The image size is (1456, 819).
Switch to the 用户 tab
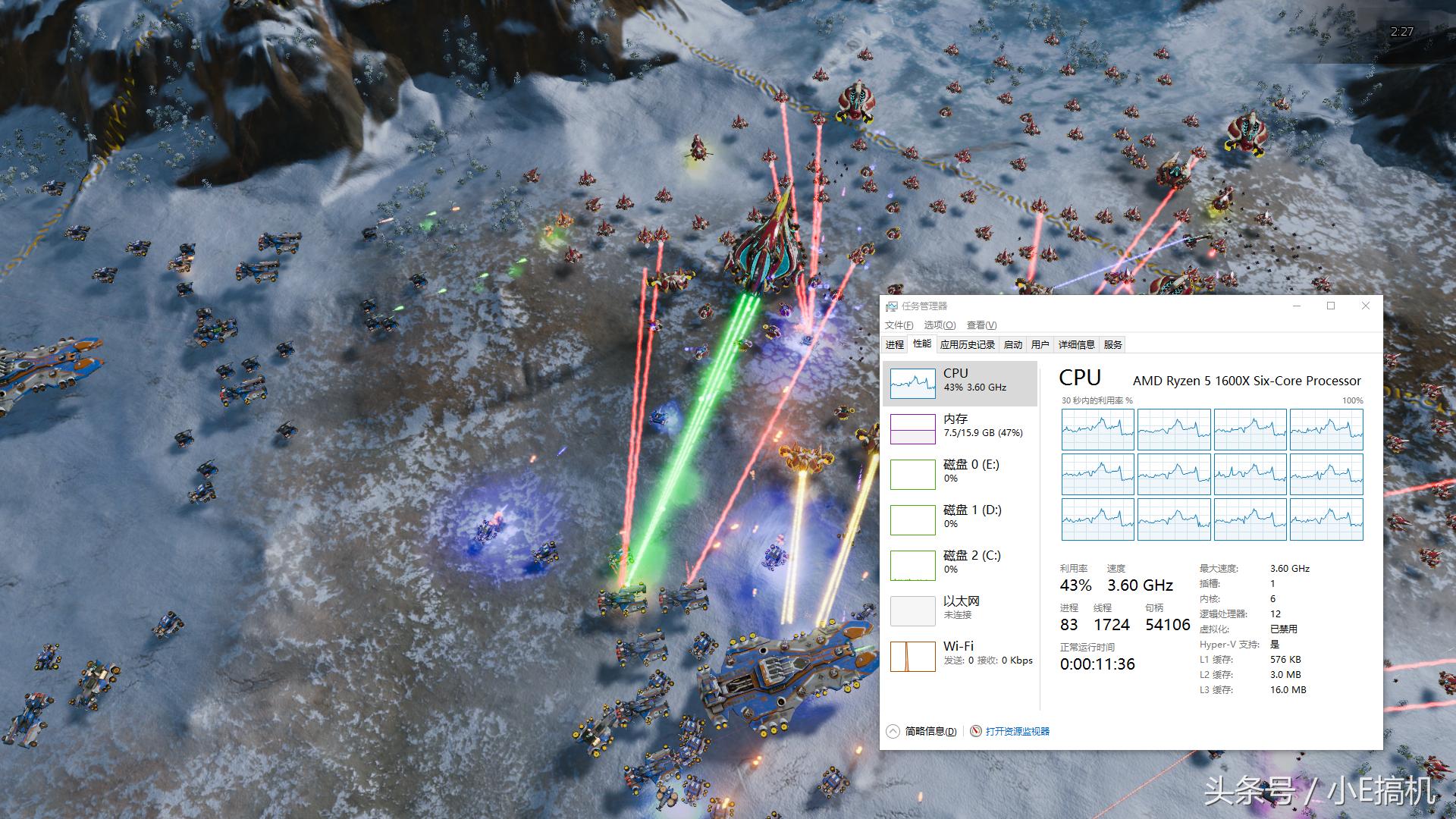[x=1040, y=344]
